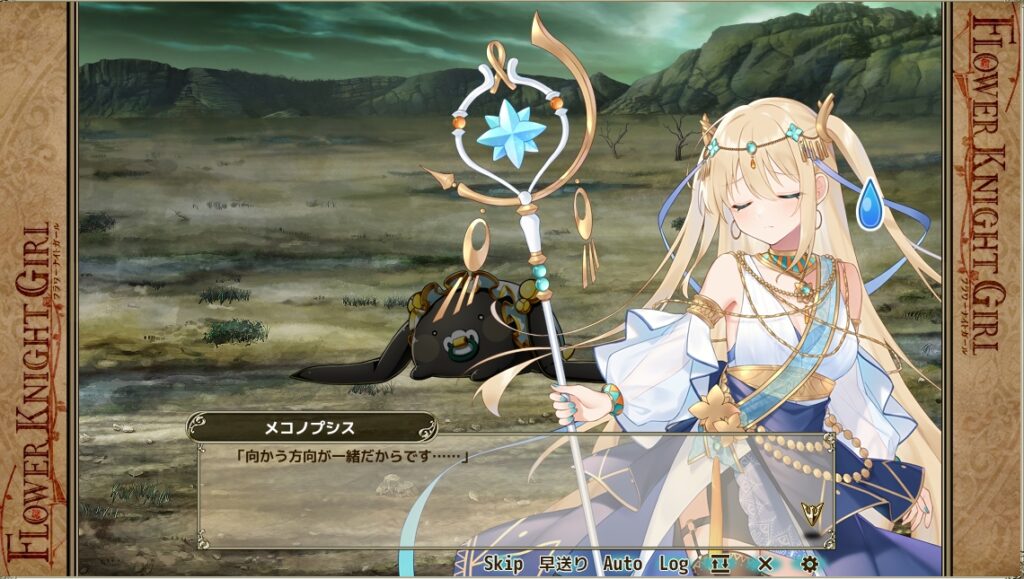The height and width of the screenshot is (579, 1024).
Task: Open settings with the gear icon
Action: point(810,564)
